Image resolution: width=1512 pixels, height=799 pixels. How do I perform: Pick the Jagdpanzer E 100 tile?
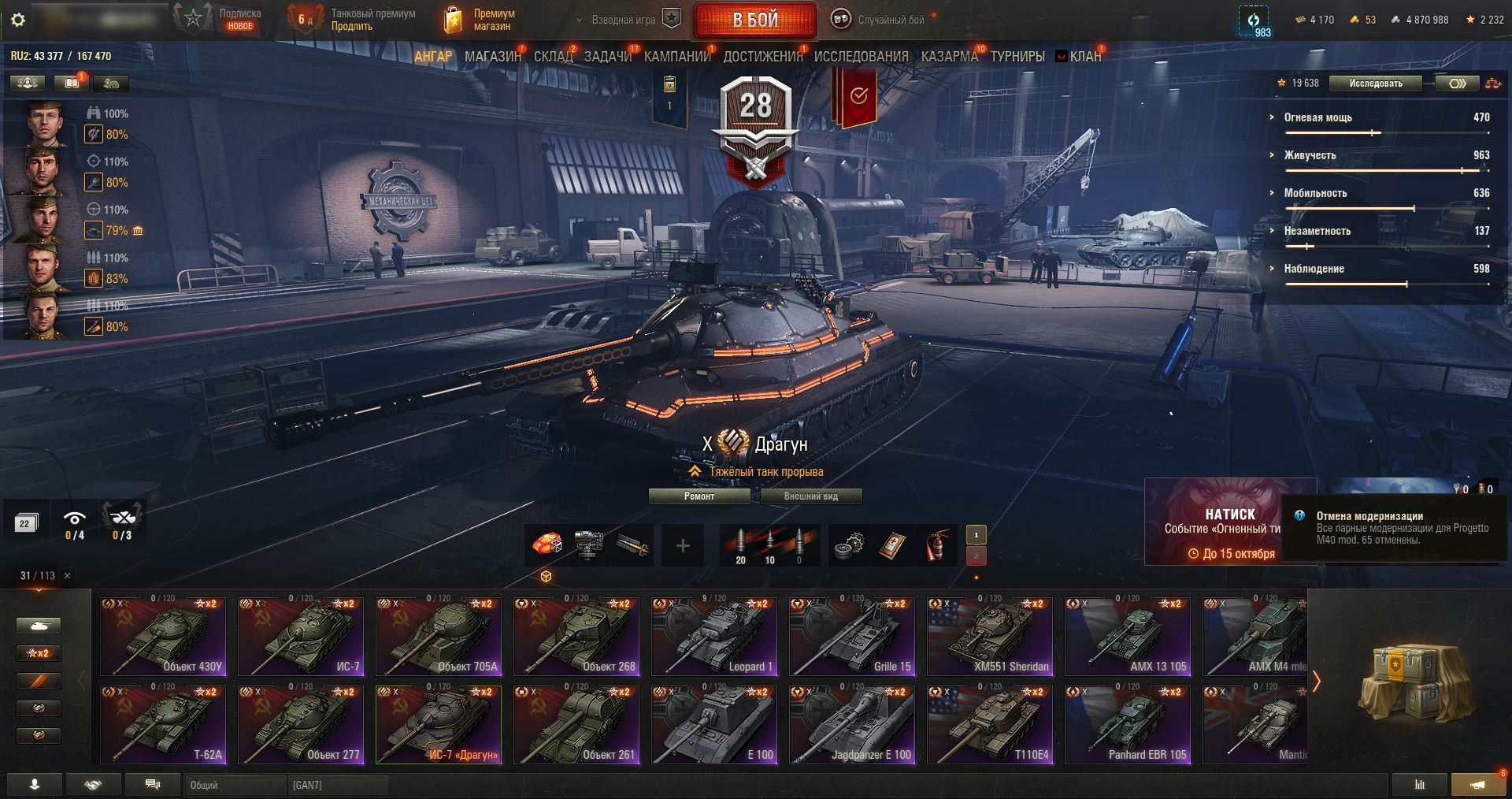[x=852, y=725]
